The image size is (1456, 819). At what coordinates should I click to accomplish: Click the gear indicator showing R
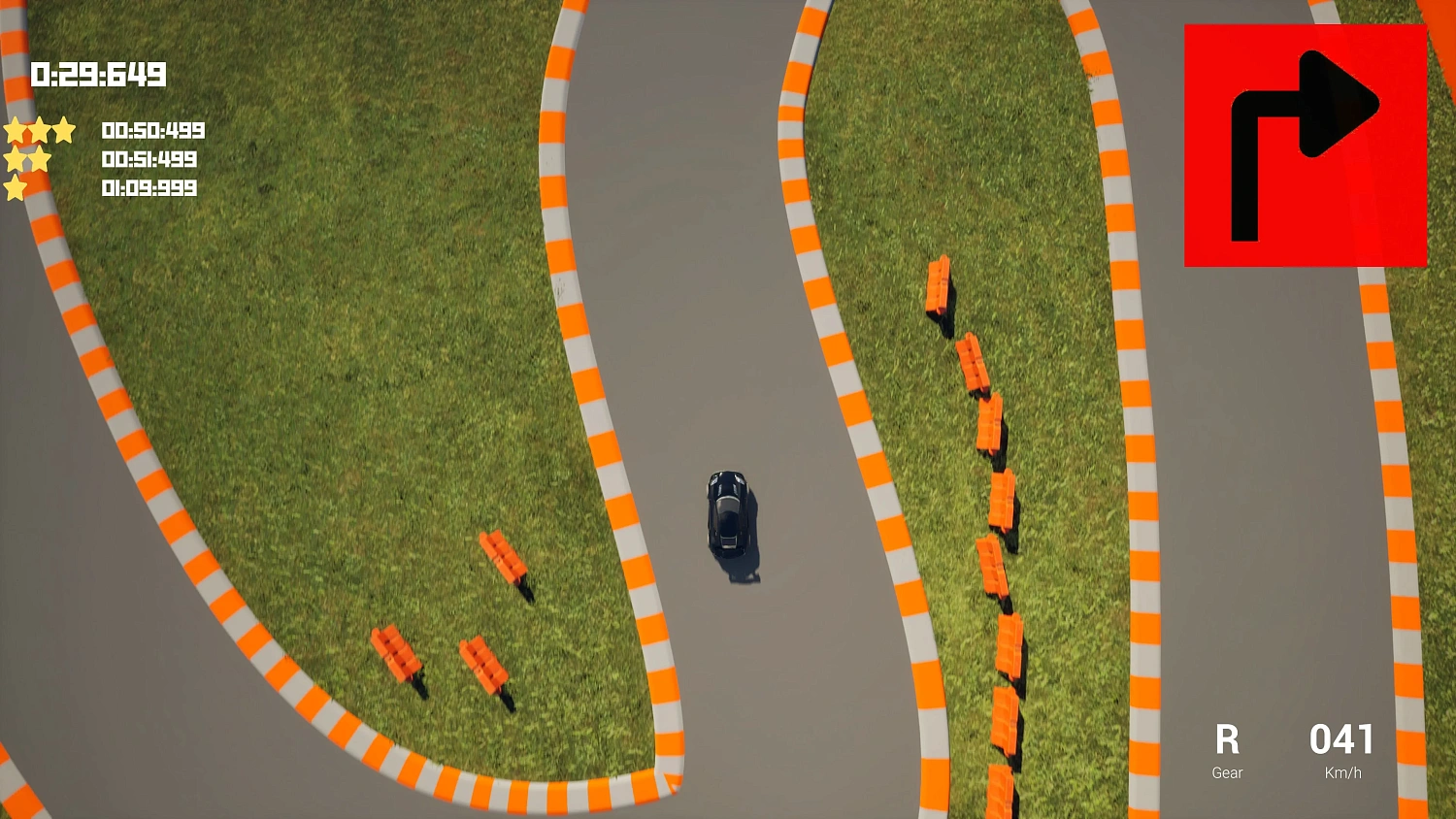(1227, 740)
